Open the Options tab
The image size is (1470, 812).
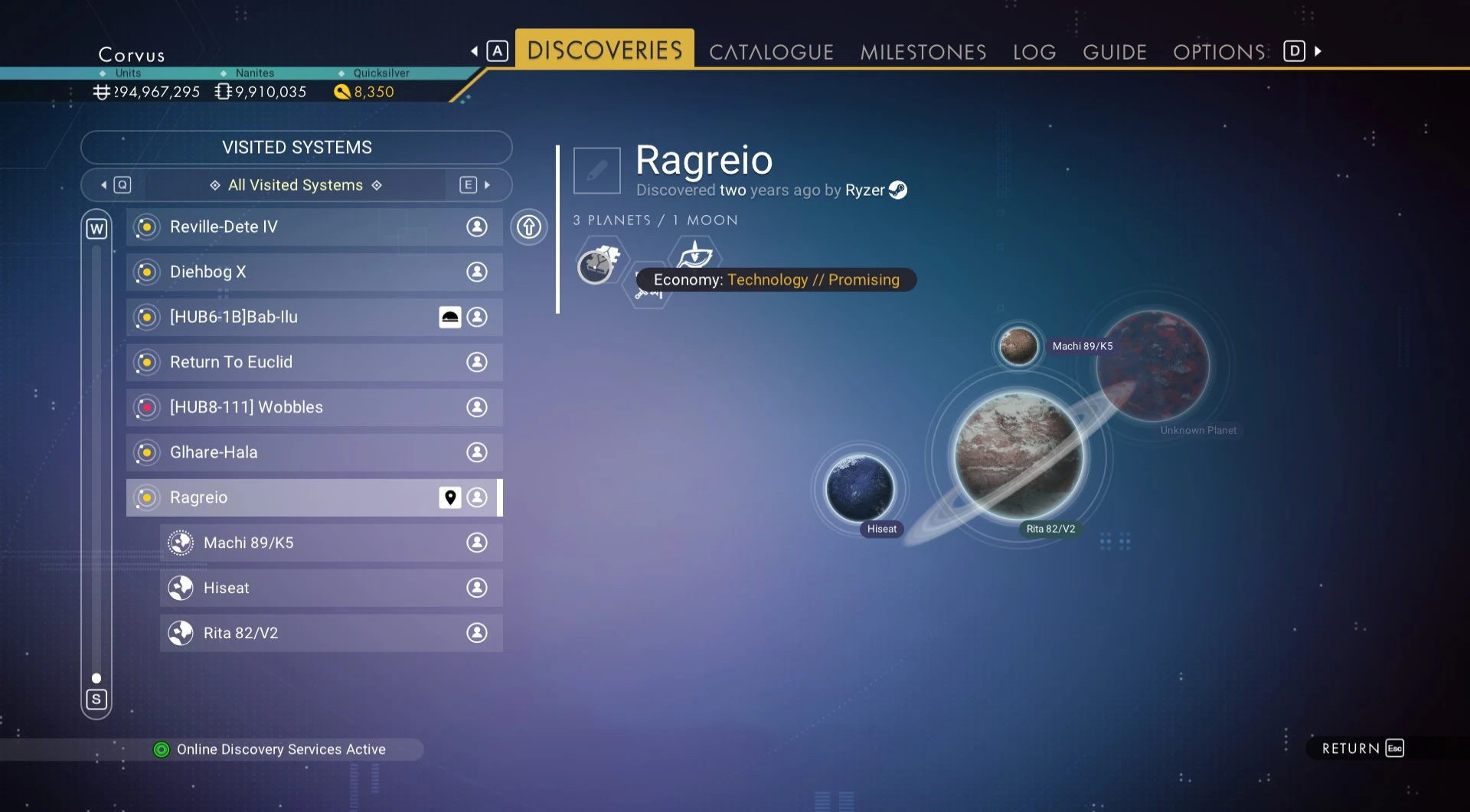[1219, 52]
